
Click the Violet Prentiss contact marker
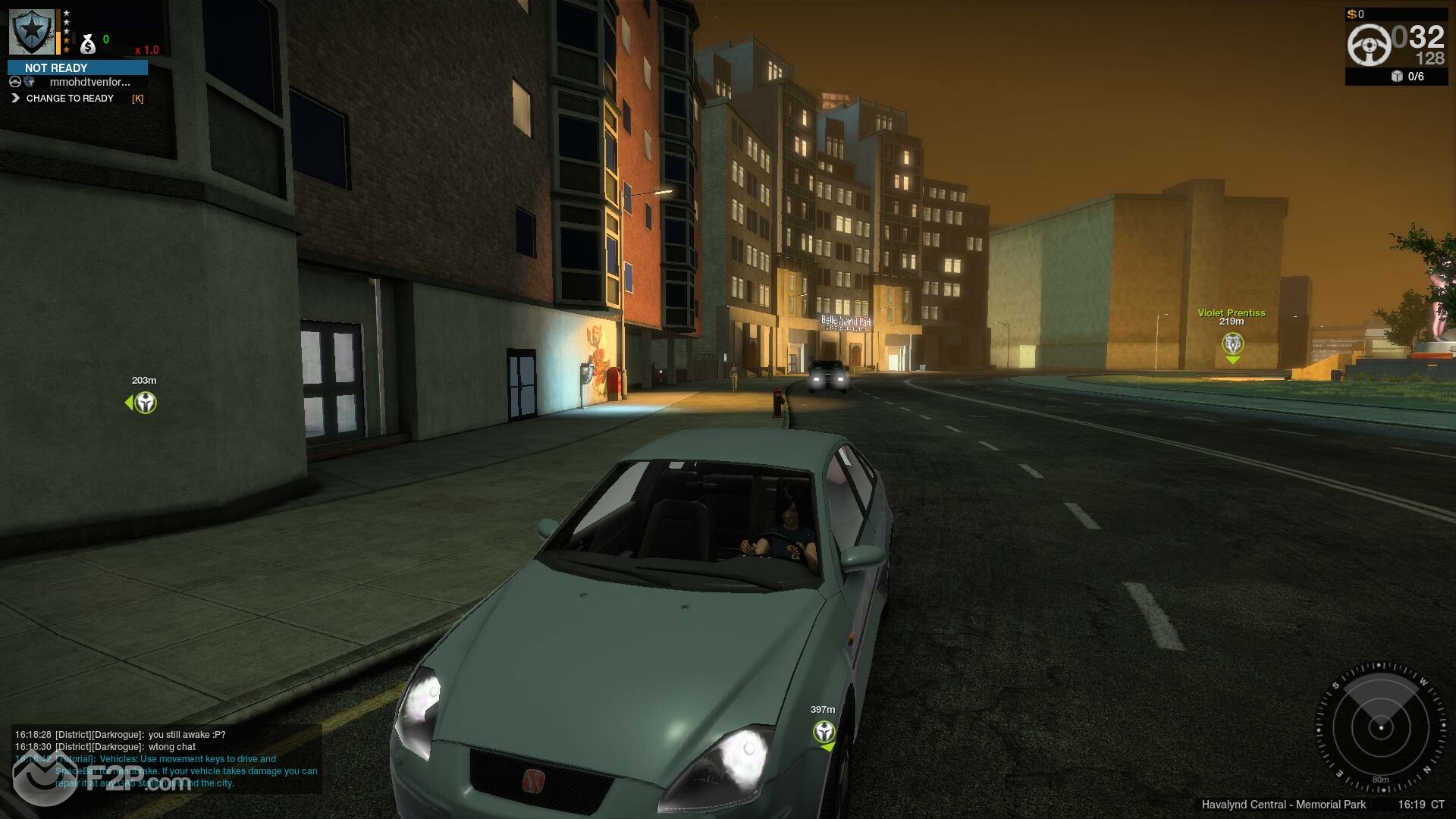1232,344
